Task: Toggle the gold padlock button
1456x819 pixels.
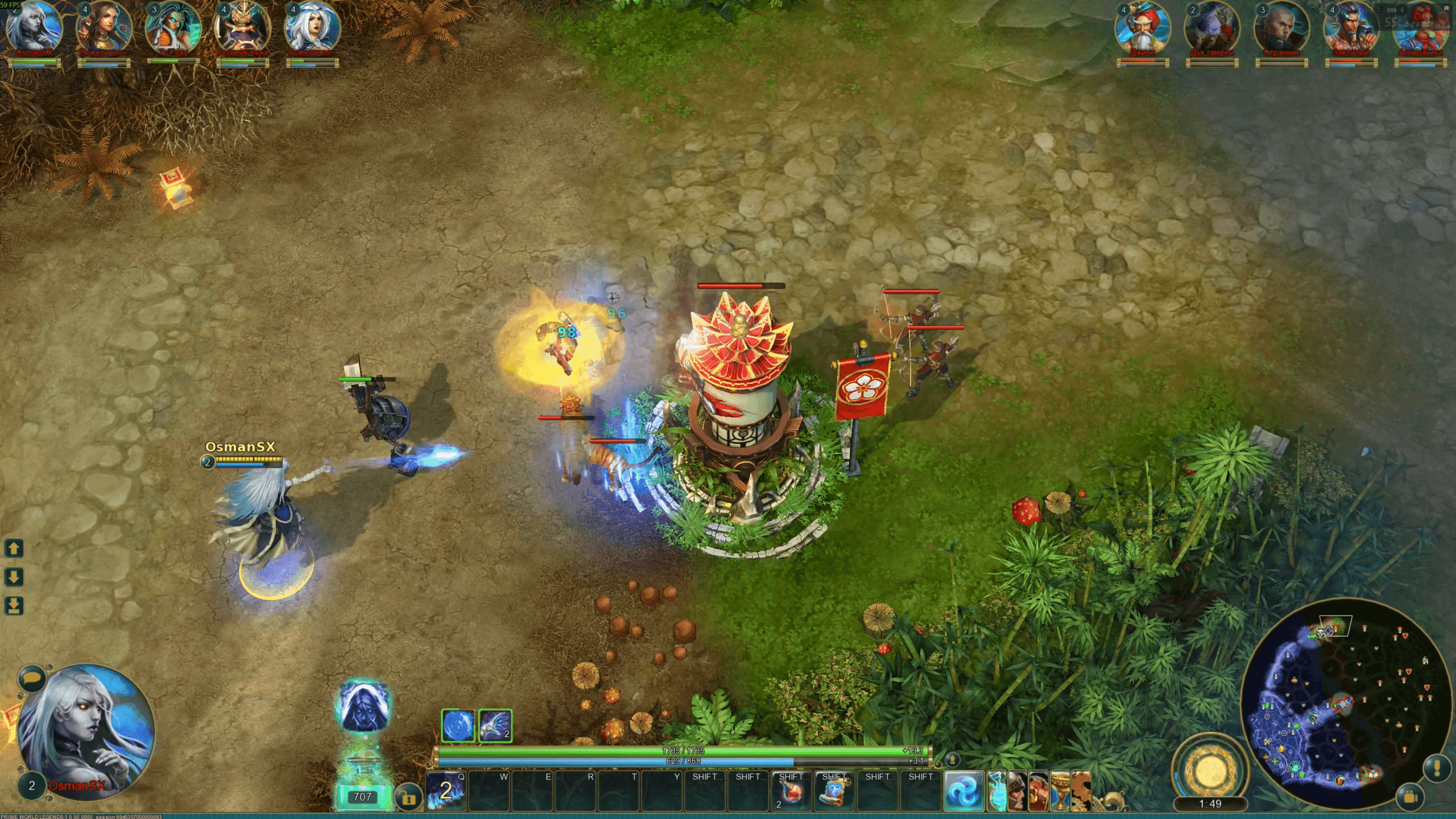Action: coord(408,797)
